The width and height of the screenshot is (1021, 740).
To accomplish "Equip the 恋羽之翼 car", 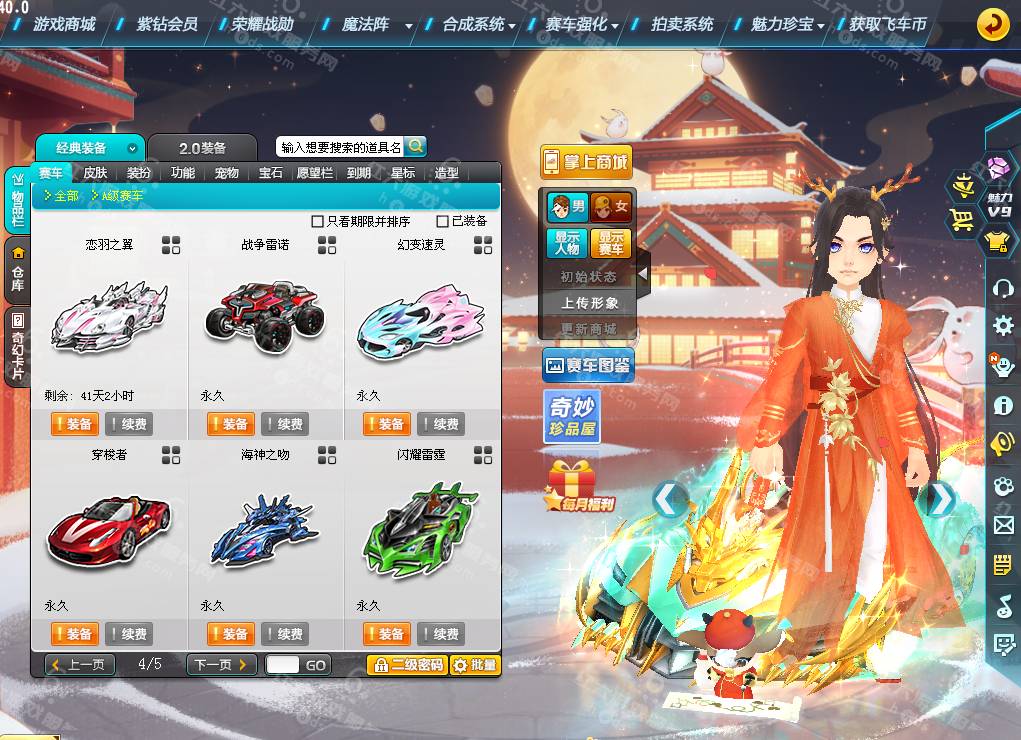I will pos(72,424).
